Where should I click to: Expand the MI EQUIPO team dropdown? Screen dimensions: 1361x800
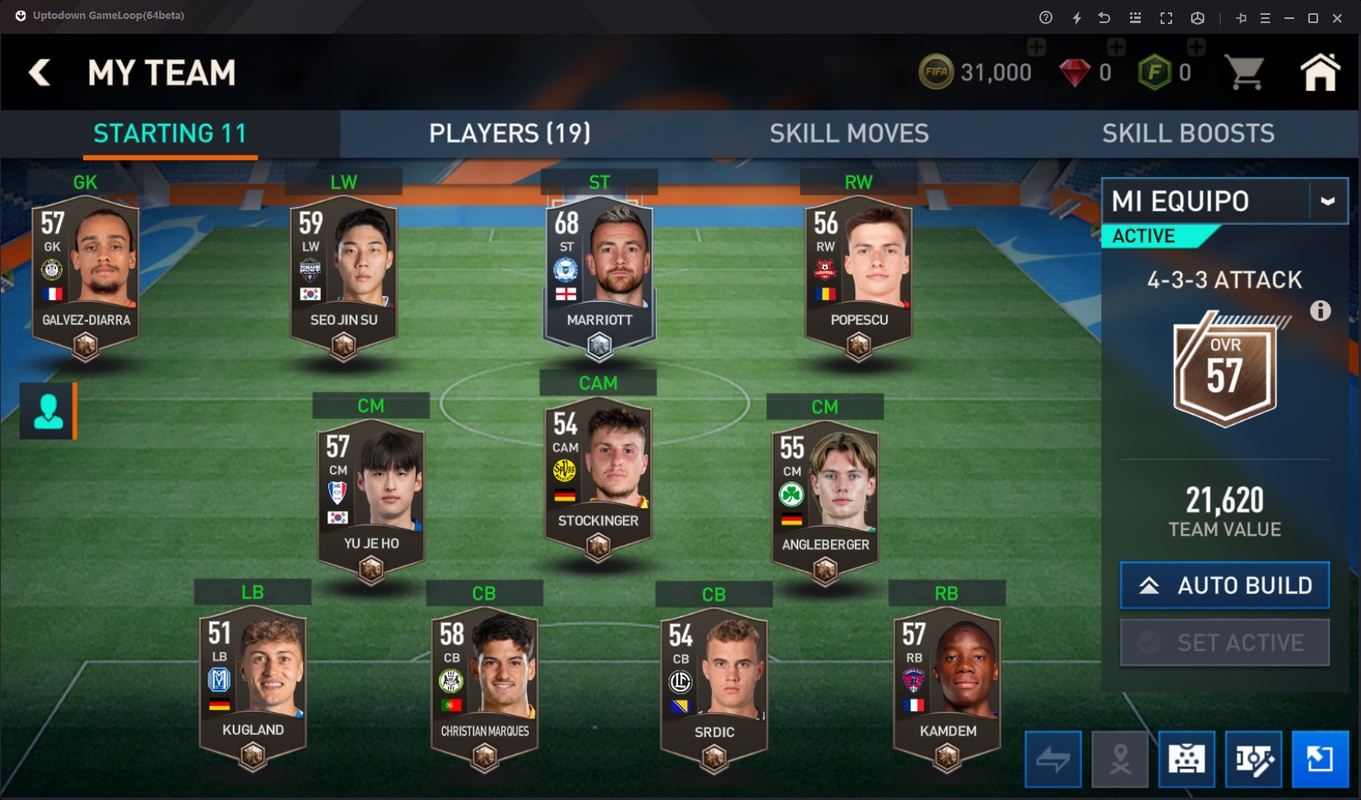(1328, 200)
